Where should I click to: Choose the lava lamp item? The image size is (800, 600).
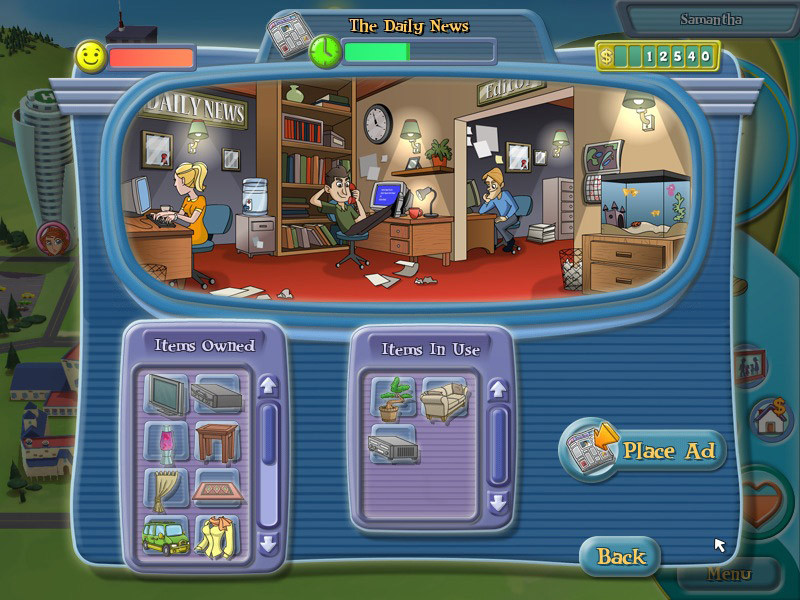165,441
